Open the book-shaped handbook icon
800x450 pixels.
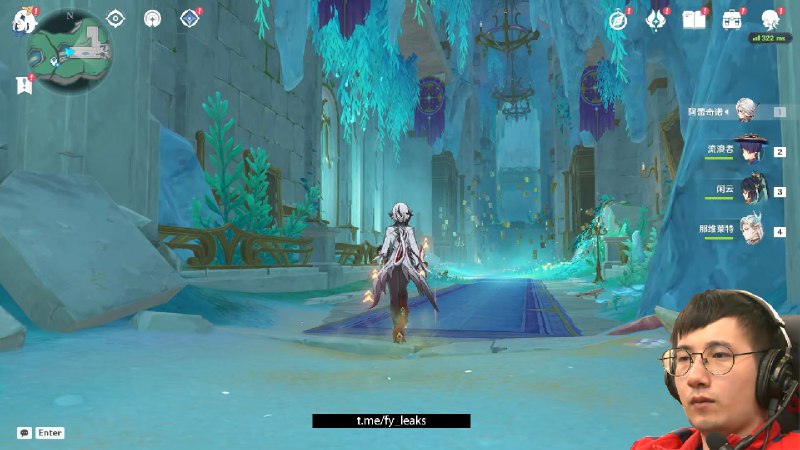694,20
